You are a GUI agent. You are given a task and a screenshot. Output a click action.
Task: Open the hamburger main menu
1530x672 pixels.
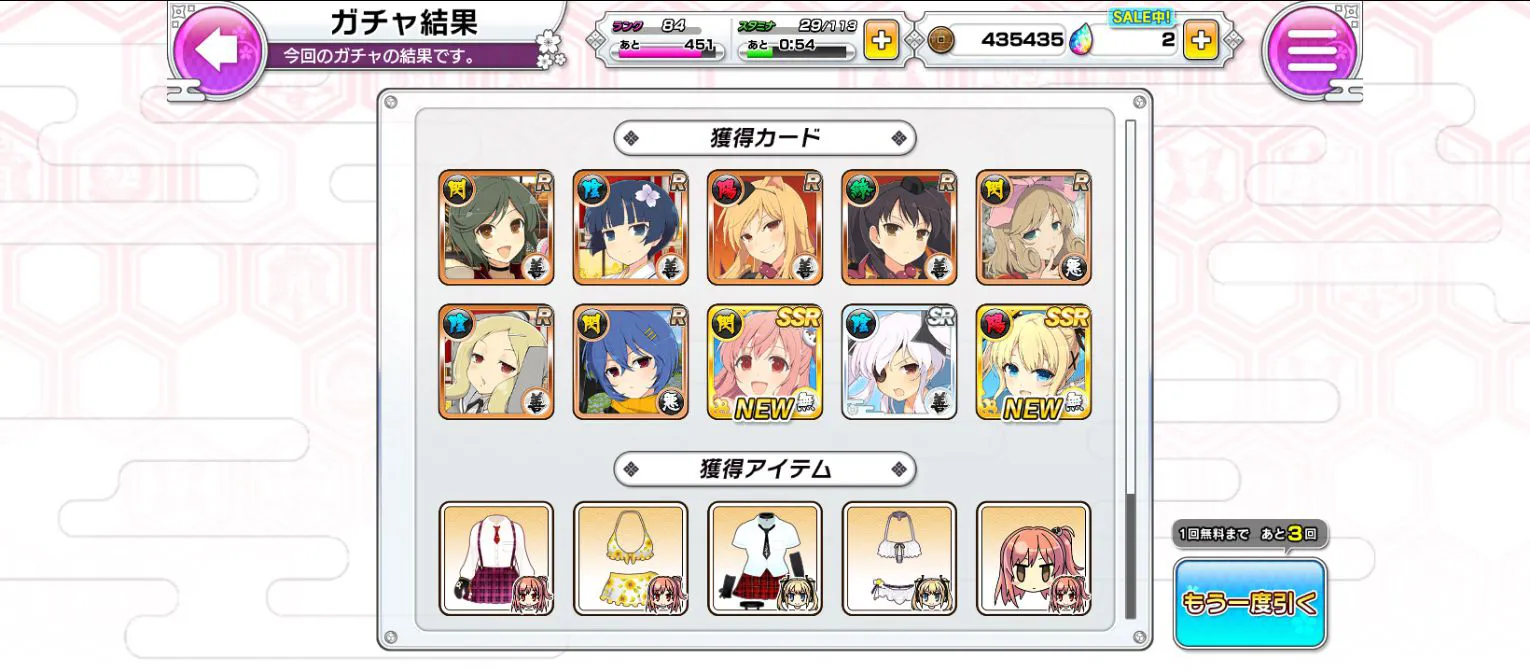click(x=1311, y=50)
